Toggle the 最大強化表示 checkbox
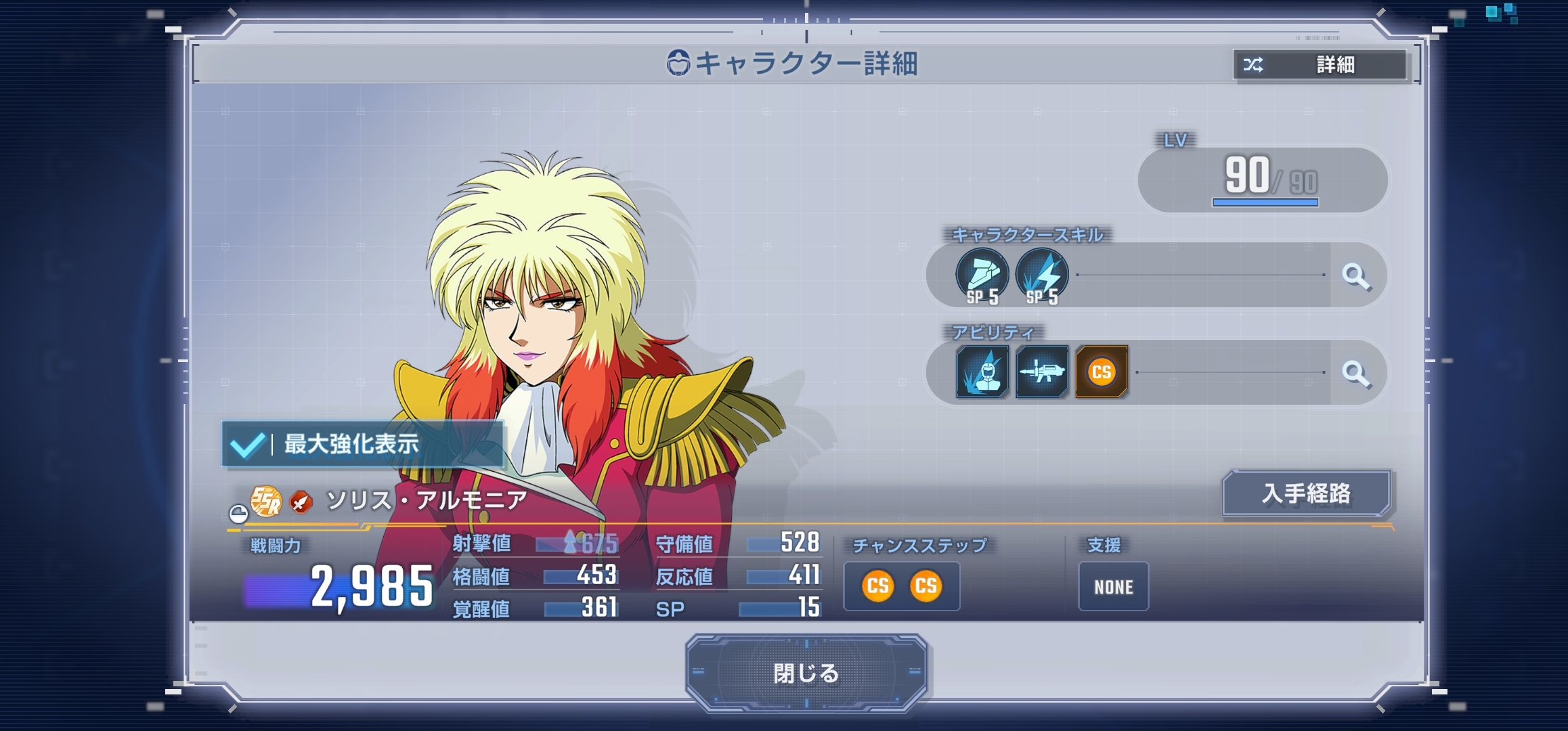 247,445
